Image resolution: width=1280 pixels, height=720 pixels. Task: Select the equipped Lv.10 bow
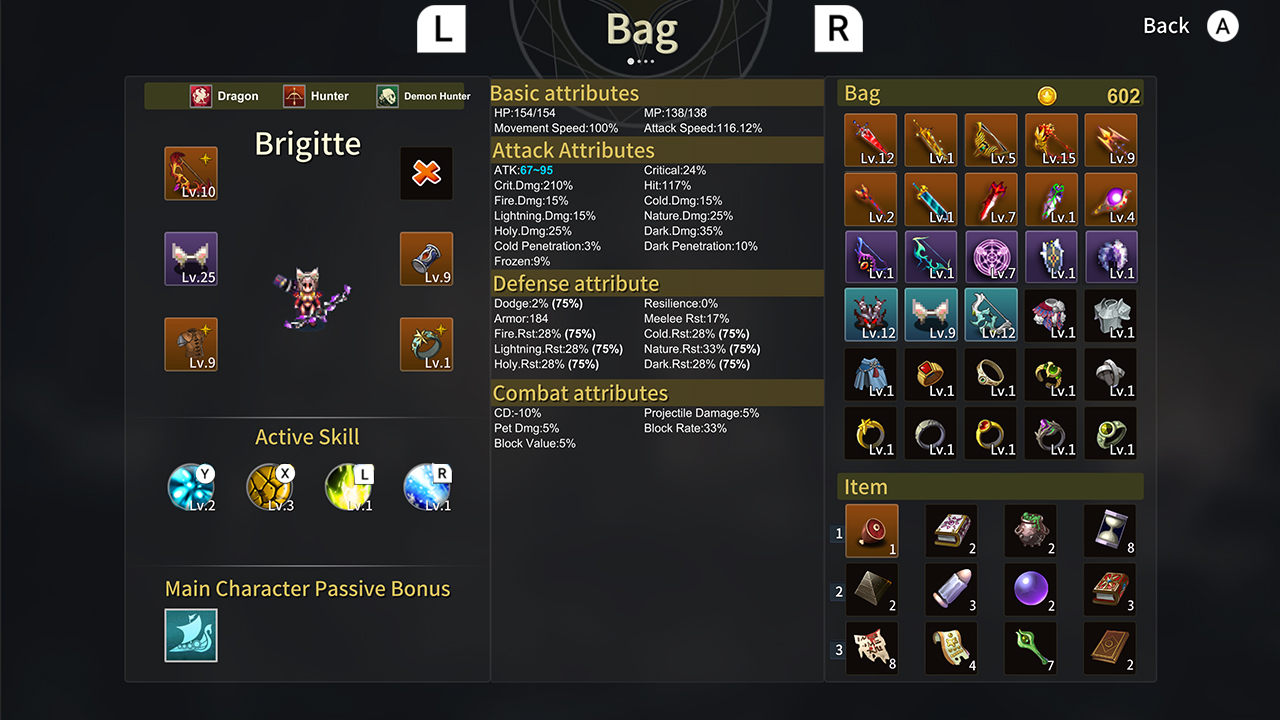[190, 173]
